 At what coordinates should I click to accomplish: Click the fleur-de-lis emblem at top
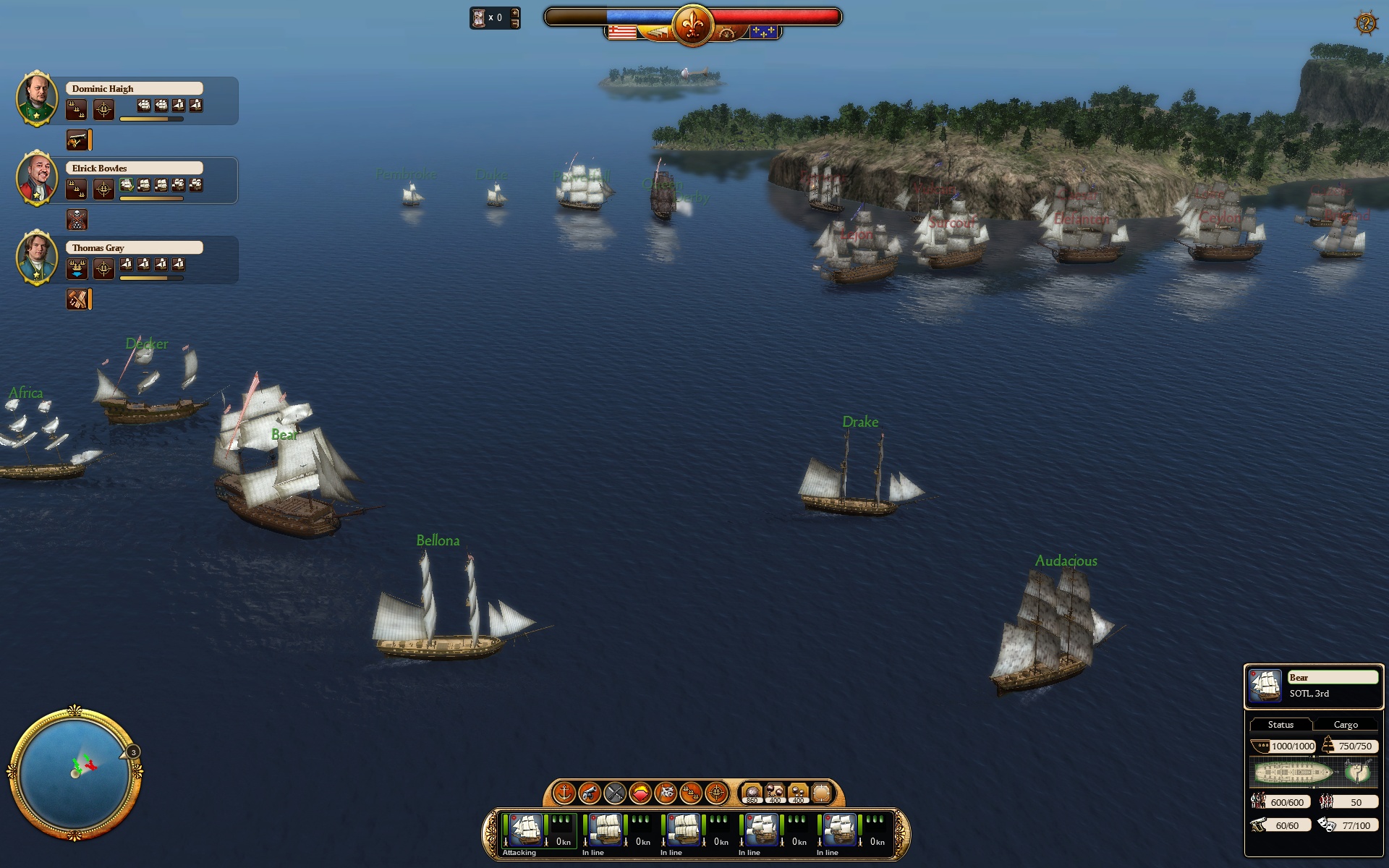pos(692,25)
